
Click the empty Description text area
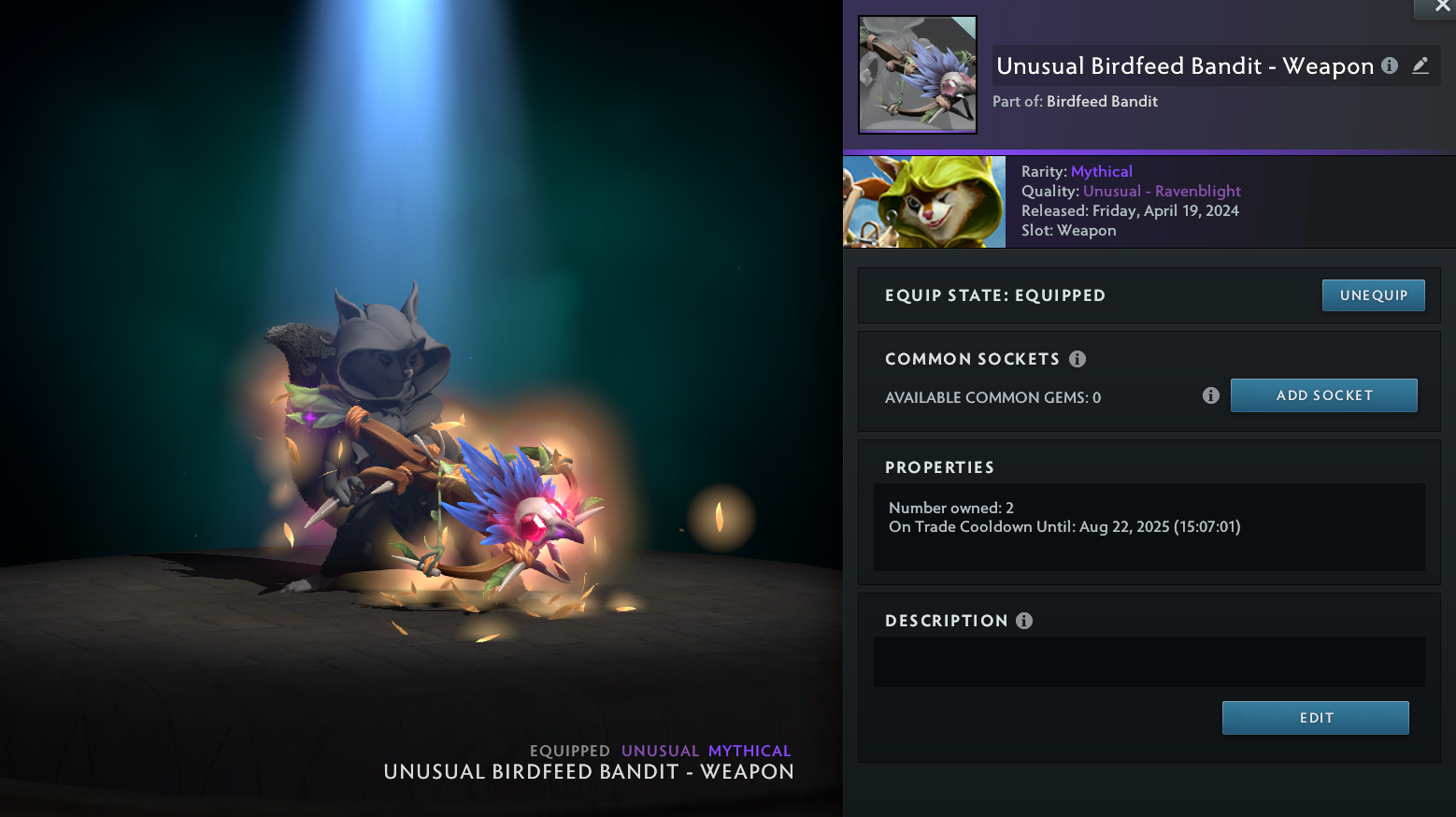(1149, 662)
